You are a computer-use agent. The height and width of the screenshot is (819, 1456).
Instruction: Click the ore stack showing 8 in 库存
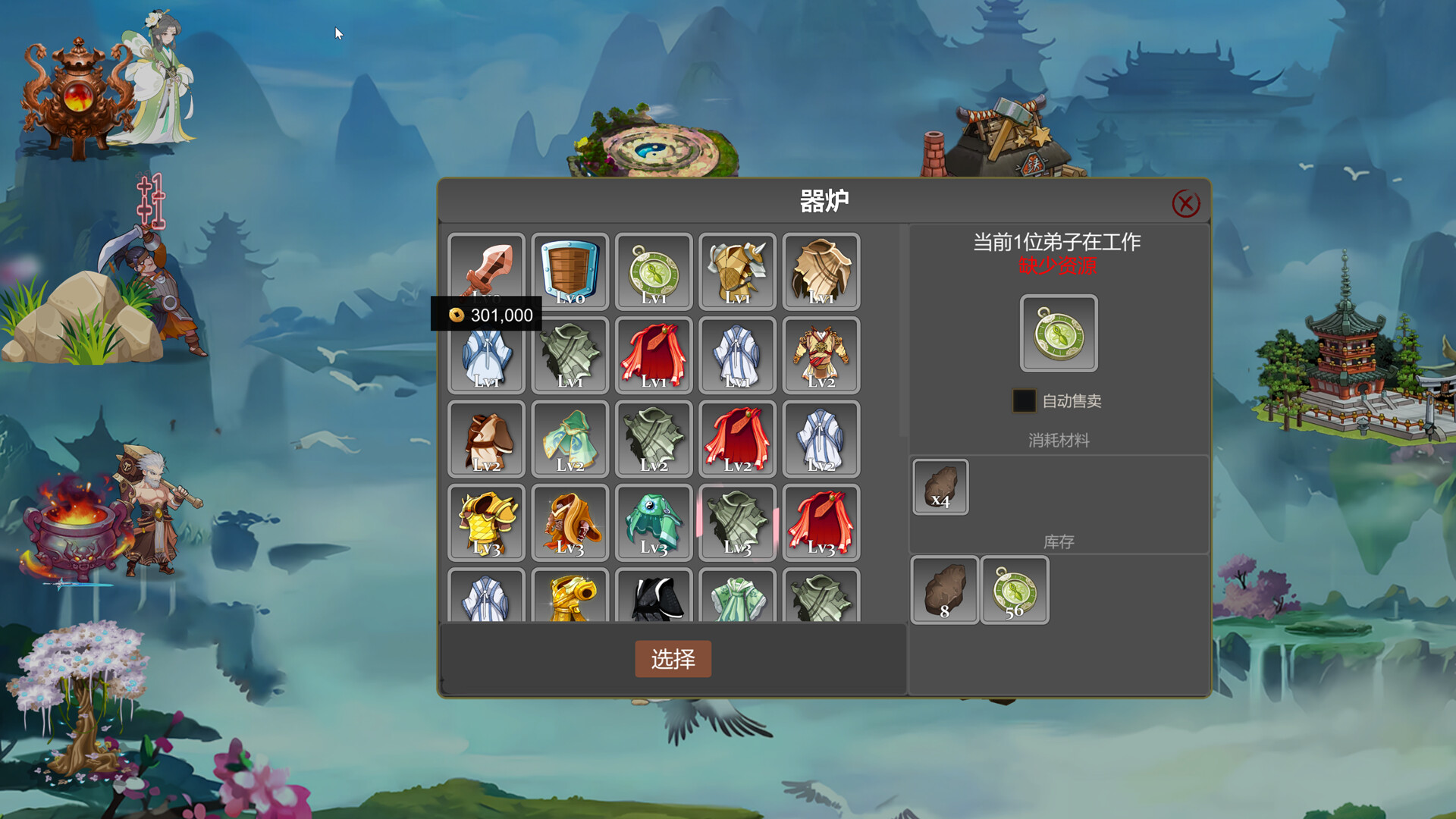[943, 590]
